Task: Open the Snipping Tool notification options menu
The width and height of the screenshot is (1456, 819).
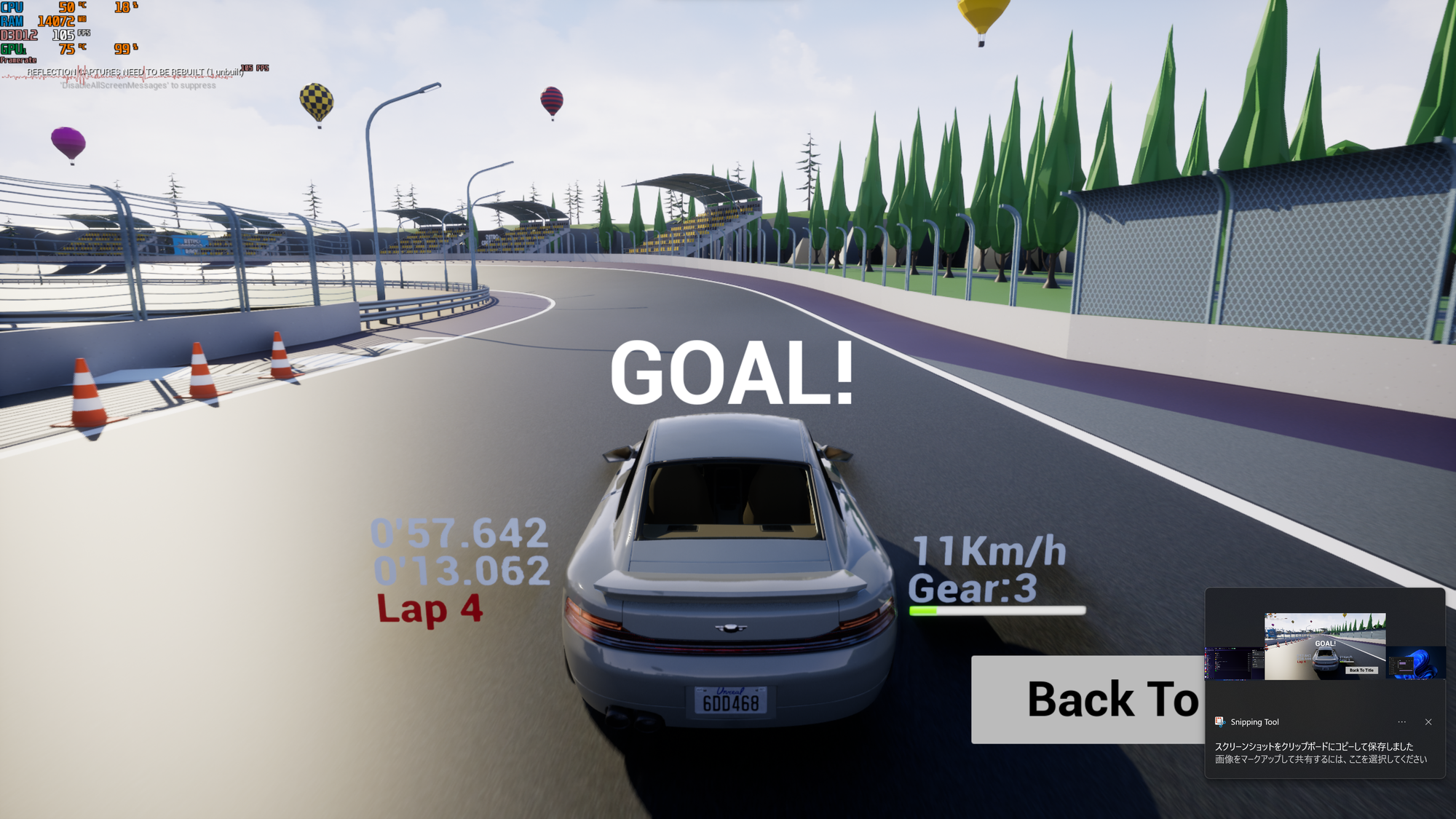Action: [1402, 722]
